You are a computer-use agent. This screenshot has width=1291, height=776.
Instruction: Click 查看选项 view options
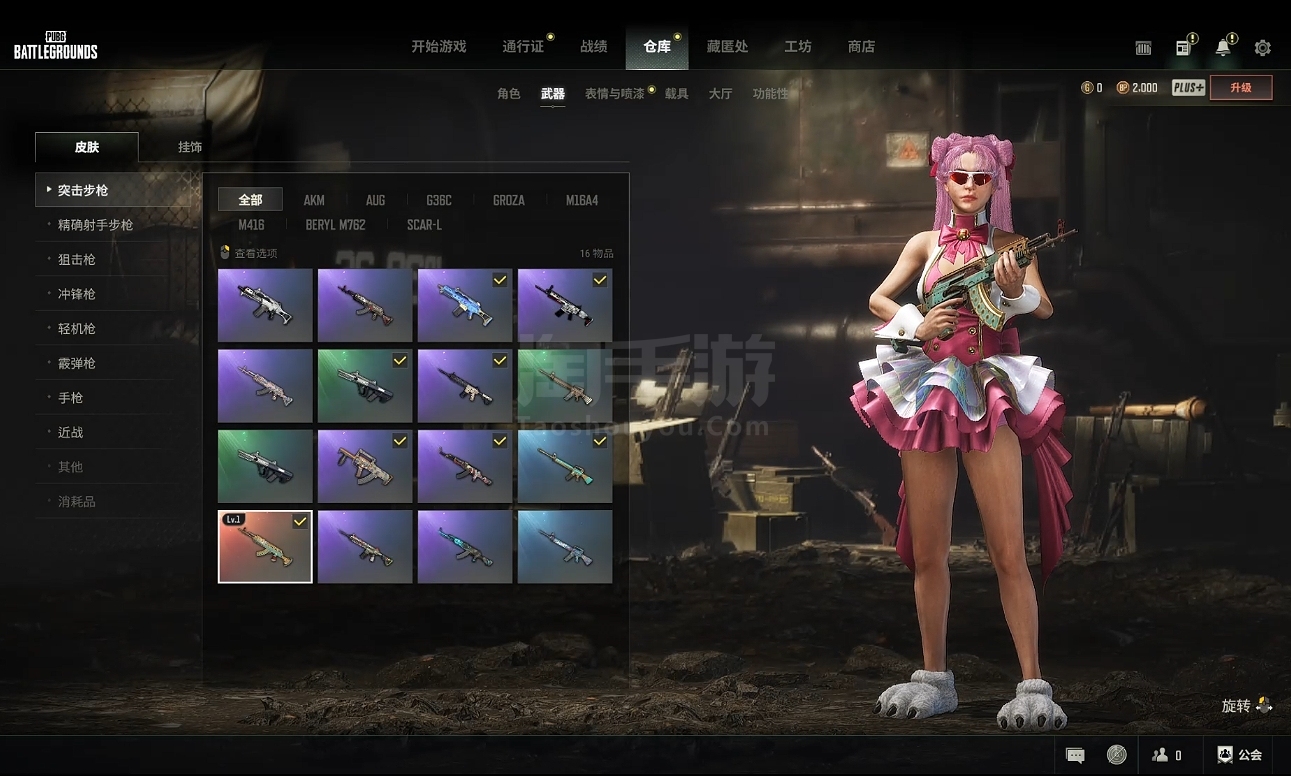(249, 253)
